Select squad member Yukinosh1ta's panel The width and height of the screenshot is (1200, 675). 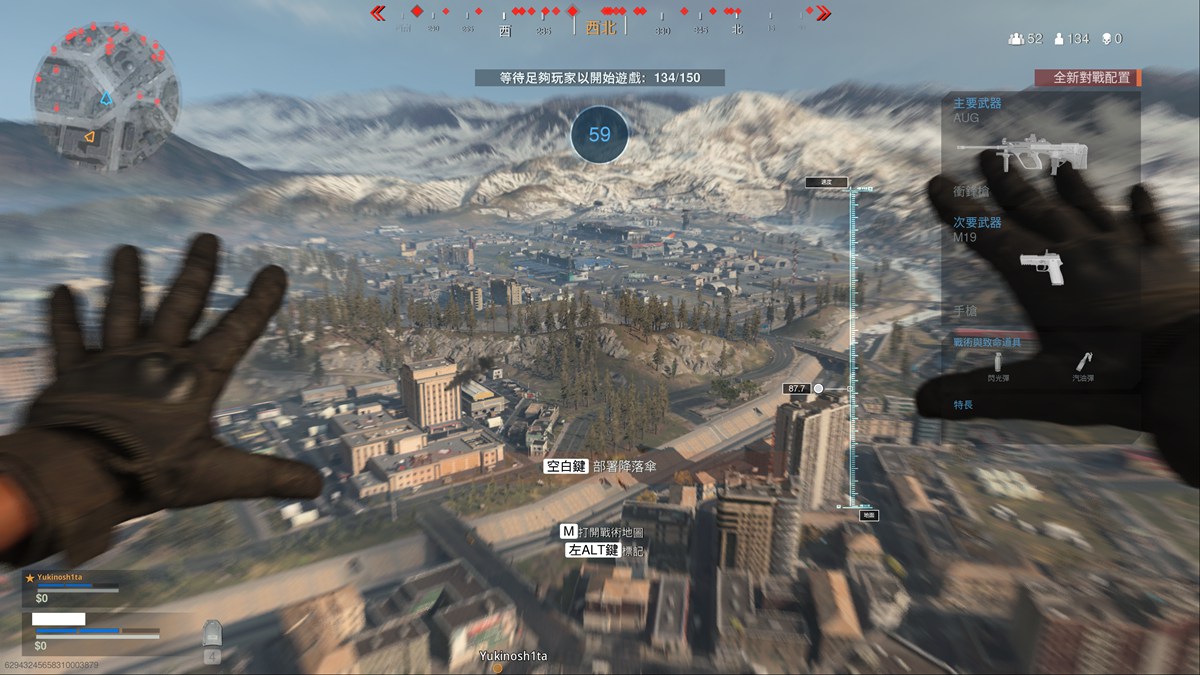tap(73, 587)
